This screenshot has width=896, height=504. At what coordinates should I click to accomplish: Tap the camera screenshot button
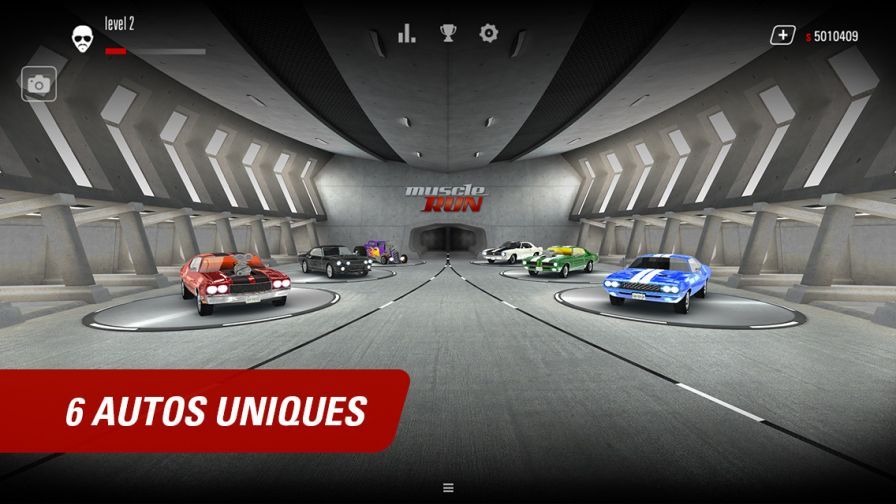coord(39,85)
